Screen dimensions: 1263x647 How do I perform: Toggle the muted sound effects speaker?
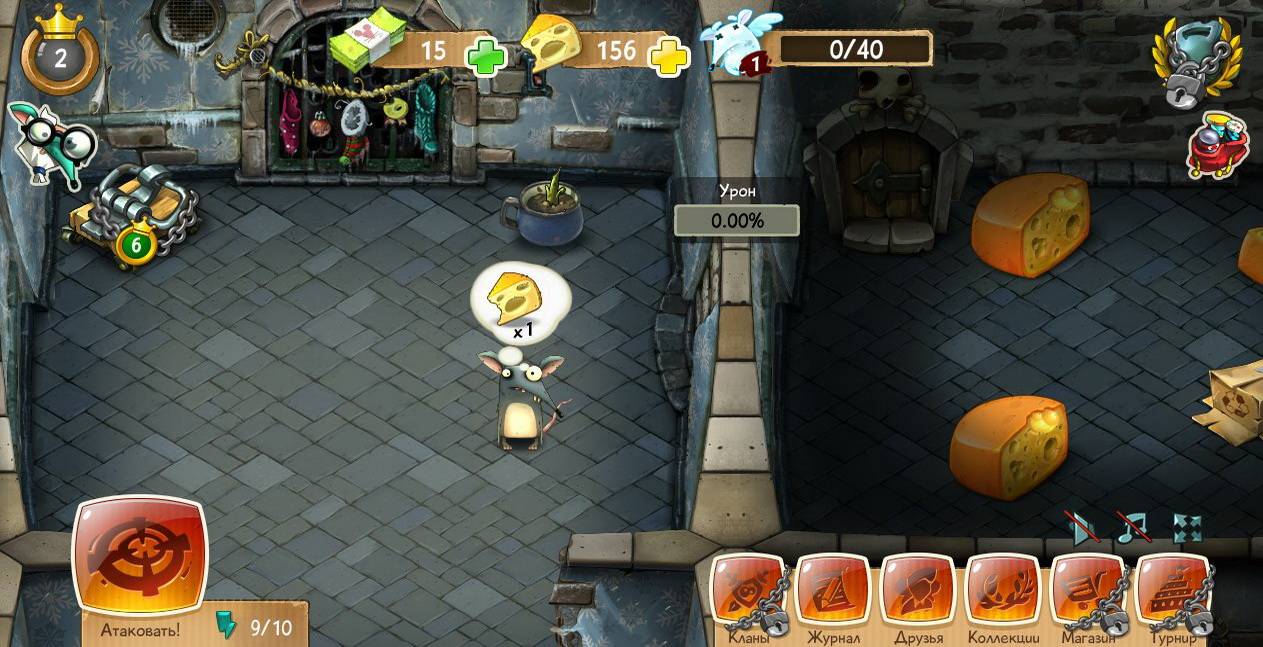(x=1083, y=529)
